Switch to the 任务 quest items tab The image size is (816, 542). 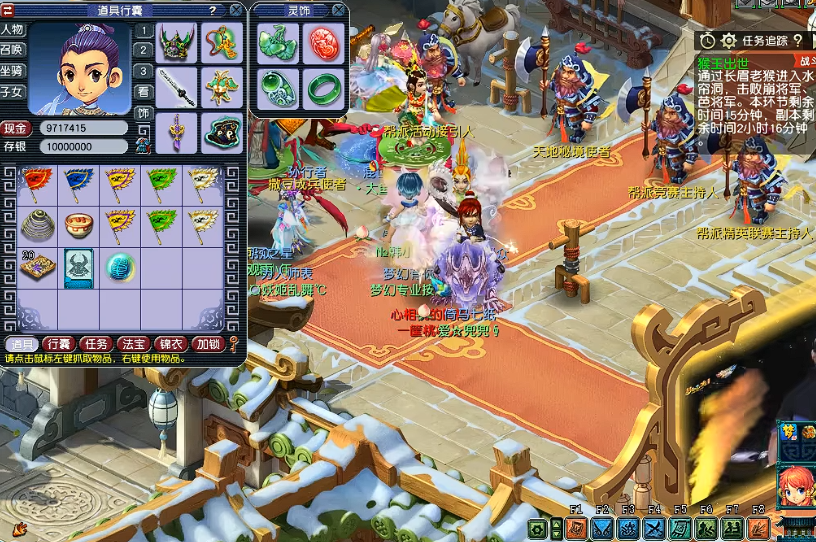pyautogui.click(x=94, y=344)
